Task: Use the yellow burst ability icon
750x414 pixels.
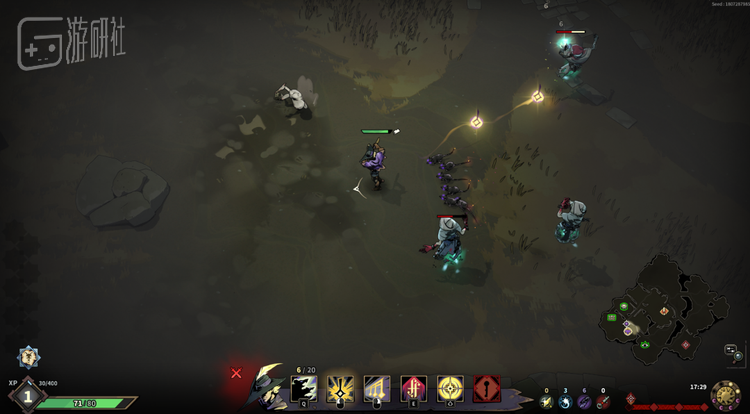Action: coord(341,389)
